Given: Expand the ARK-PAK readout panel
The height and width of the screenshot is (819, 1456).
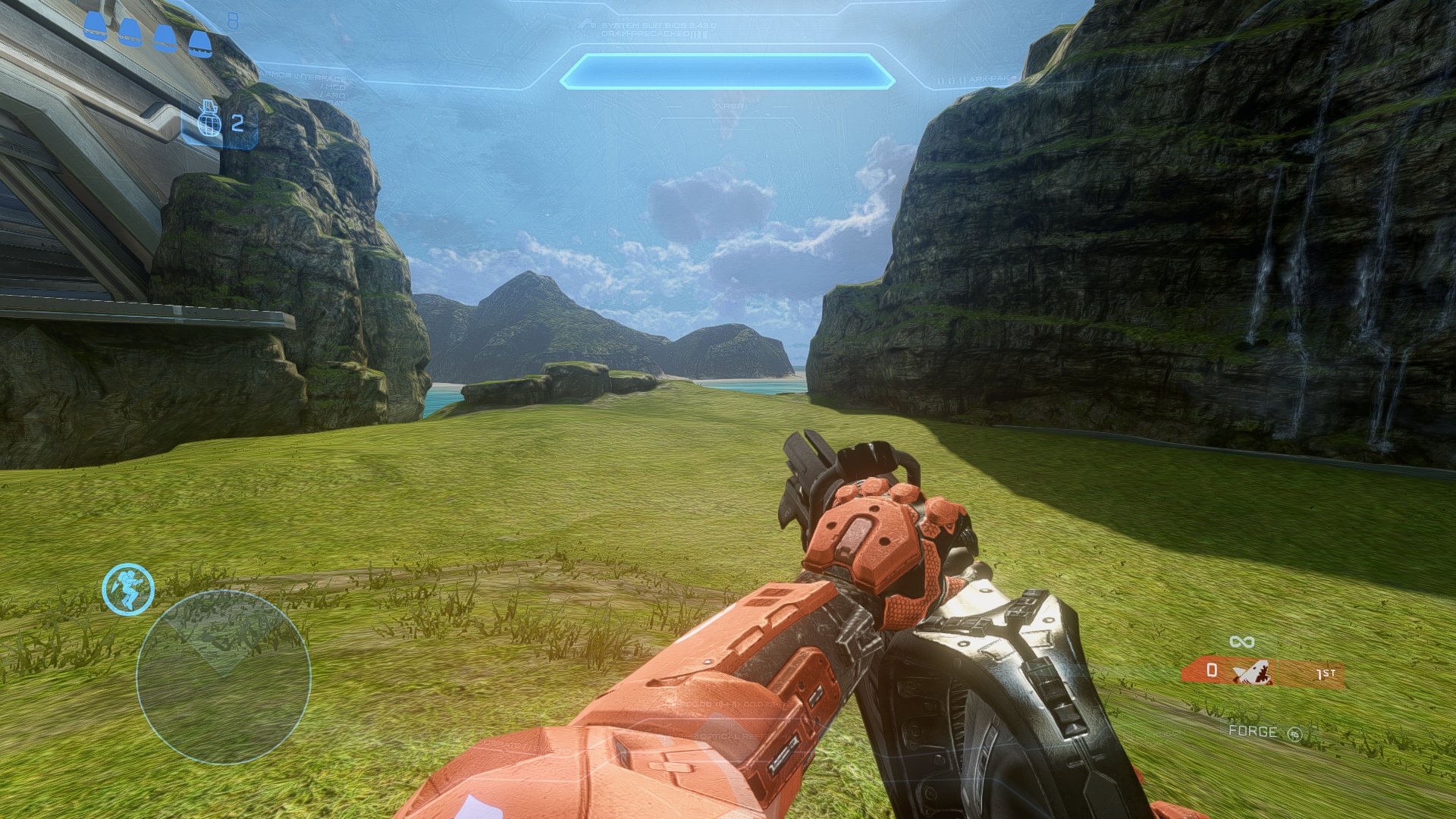Looking at the screenshot, I should click(981, 78).
